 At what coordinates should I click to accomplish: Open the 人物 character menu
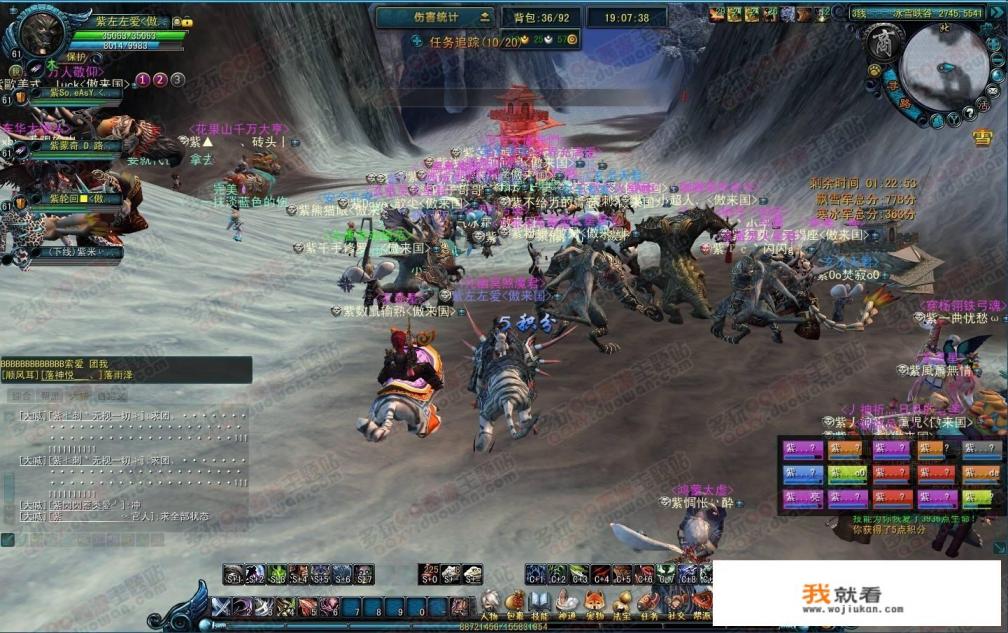(489, 603)
